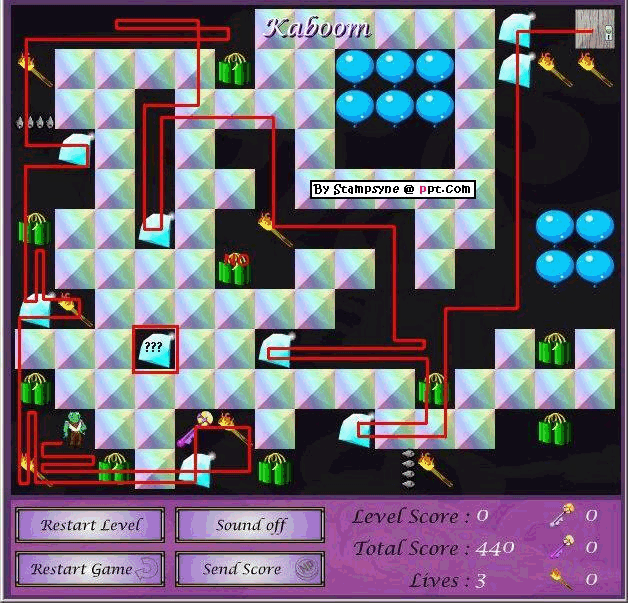Submit score with Send Score button
The height and width of the screenshot is (603, 628).
pyautogui.click(x=250, y=569)
